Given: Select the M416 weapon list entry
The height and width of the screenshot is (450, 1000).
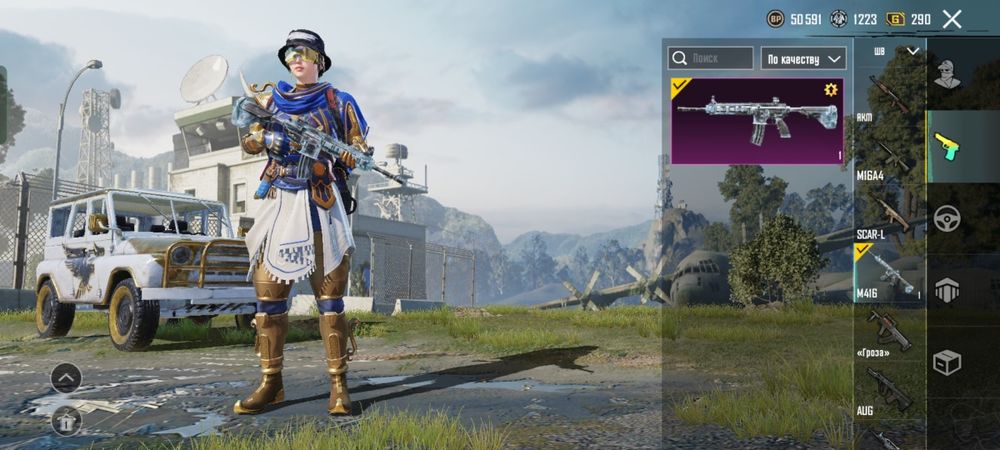Looking at the screenshot, I should click(887, 272).
